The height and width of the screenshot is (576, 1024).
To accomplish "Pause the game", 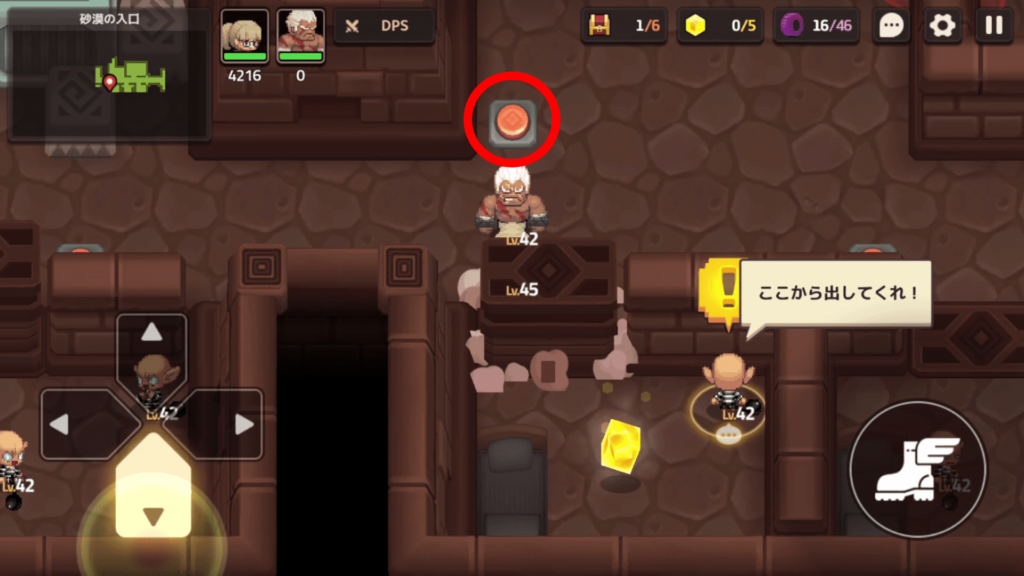I will 993,26.
